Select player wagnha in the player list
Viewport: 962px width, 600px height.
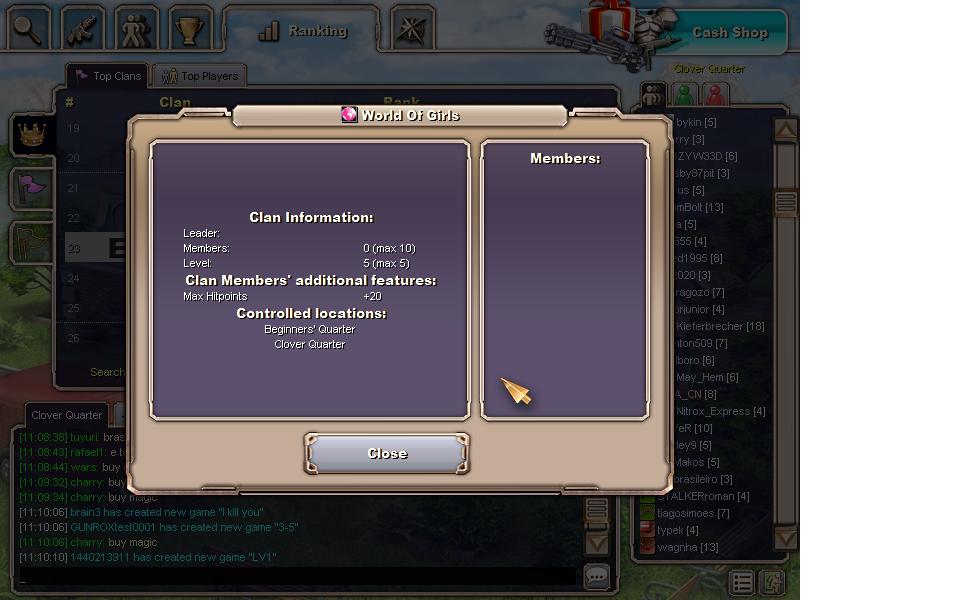(688, 547)
